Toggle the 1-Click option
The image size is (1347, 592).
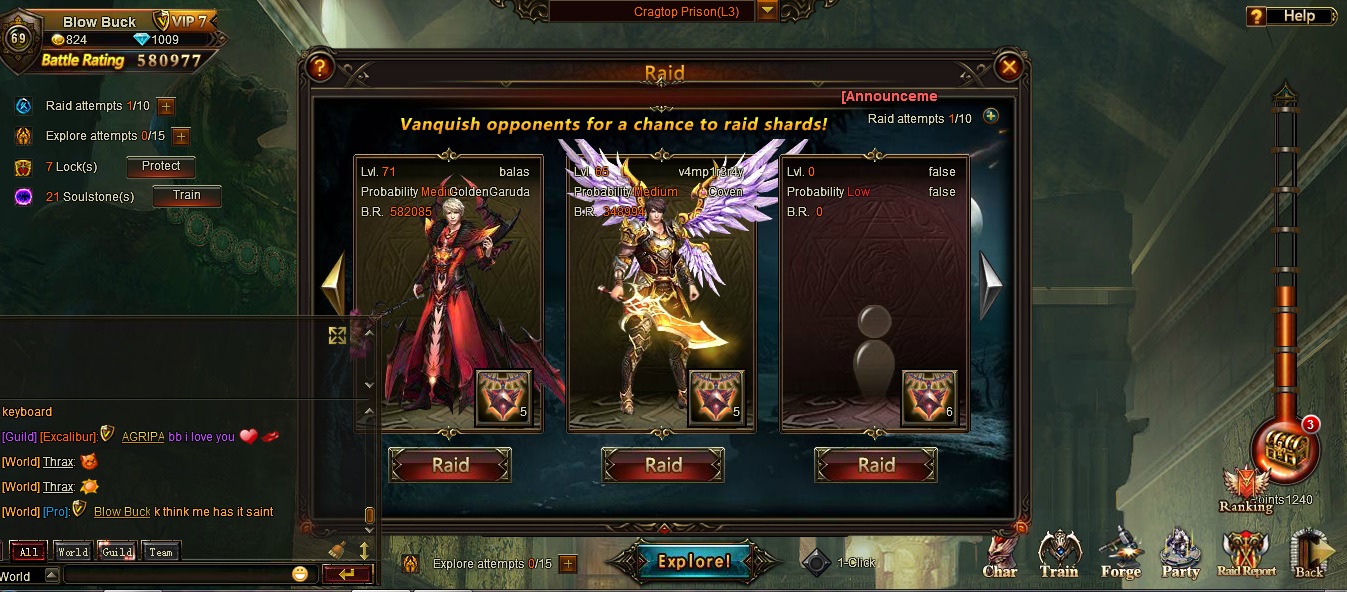[x=818, y=562]
